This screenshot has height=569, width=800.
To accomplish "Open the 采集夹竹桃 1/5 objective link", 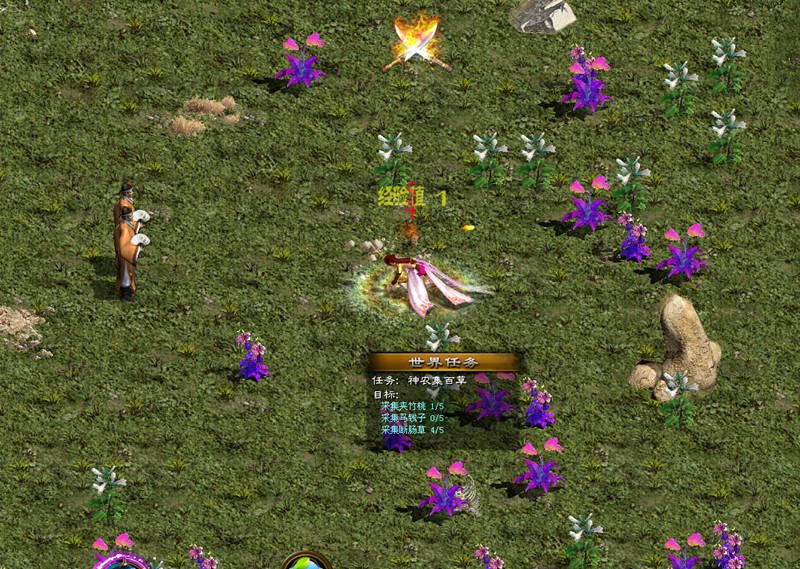I will (x=412, y=406).
